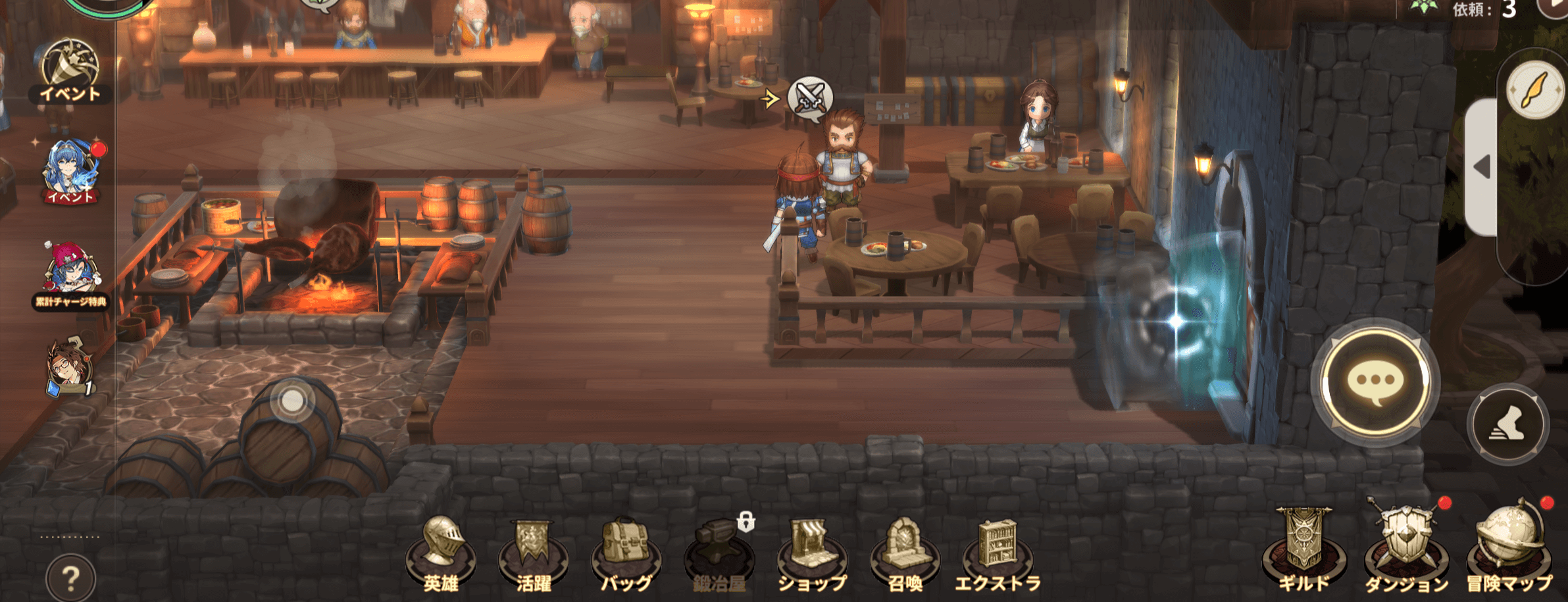The image size is (1568, 602).
Task: Activate the boot dash button
Action: point(1507,424)
